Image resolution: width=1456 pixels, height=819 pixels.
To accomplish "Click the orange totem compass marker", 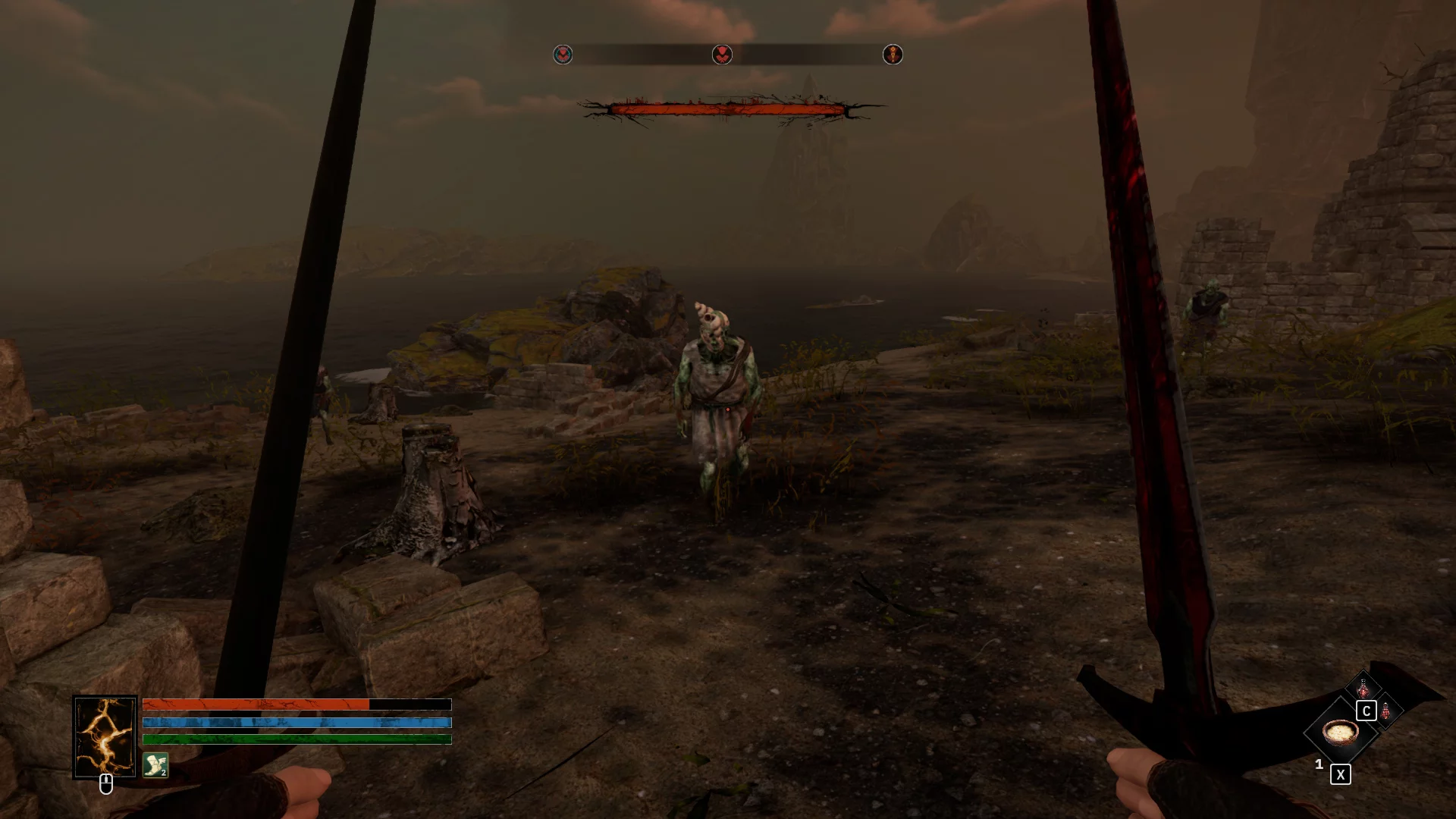I will (893, 55).
